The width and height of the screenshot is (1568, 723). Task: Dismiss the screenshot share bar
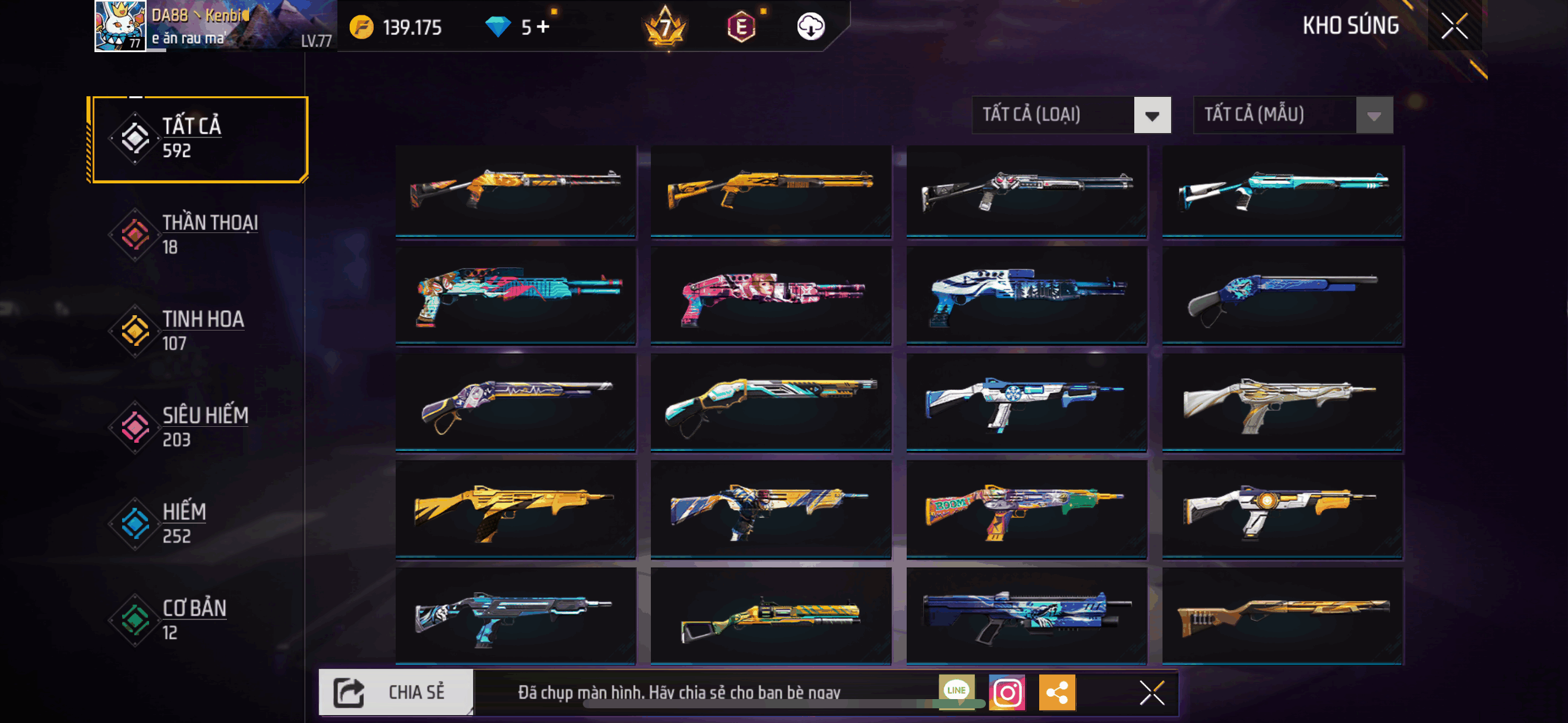(x=1151, y=693)
